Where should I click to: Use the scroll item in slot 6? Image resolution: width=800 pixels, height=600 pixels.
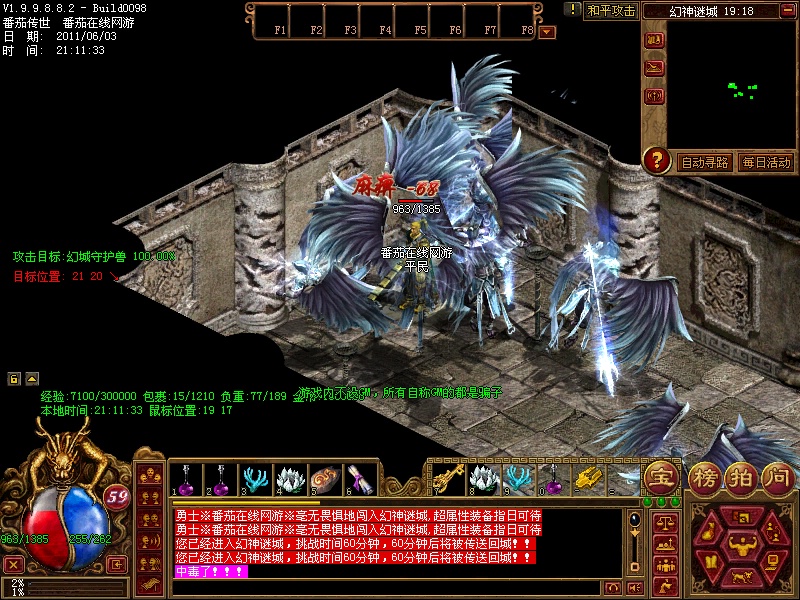pyautogui.click(x=360, y=479)
